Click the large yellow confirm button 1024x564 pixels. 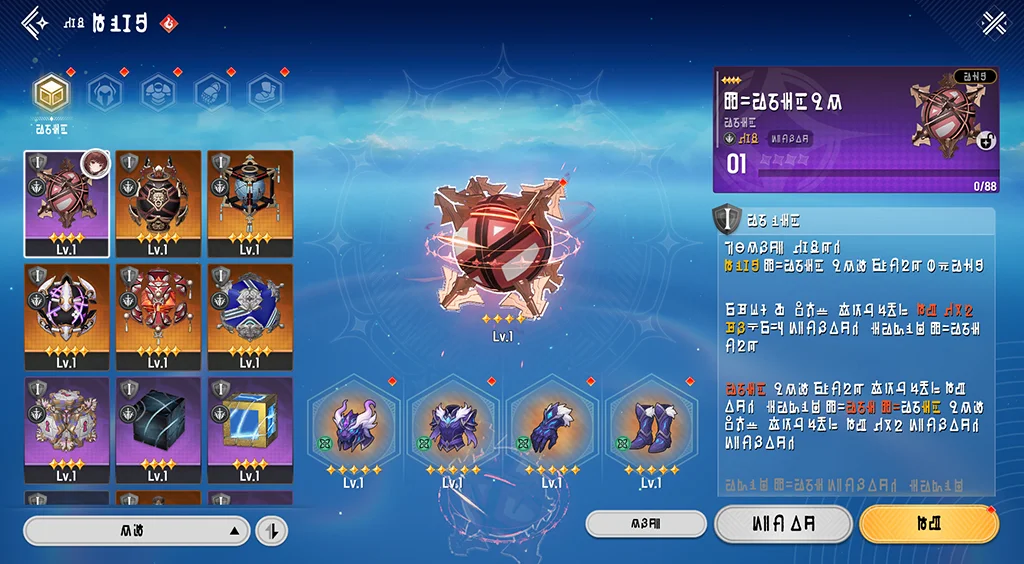[928, 523]
